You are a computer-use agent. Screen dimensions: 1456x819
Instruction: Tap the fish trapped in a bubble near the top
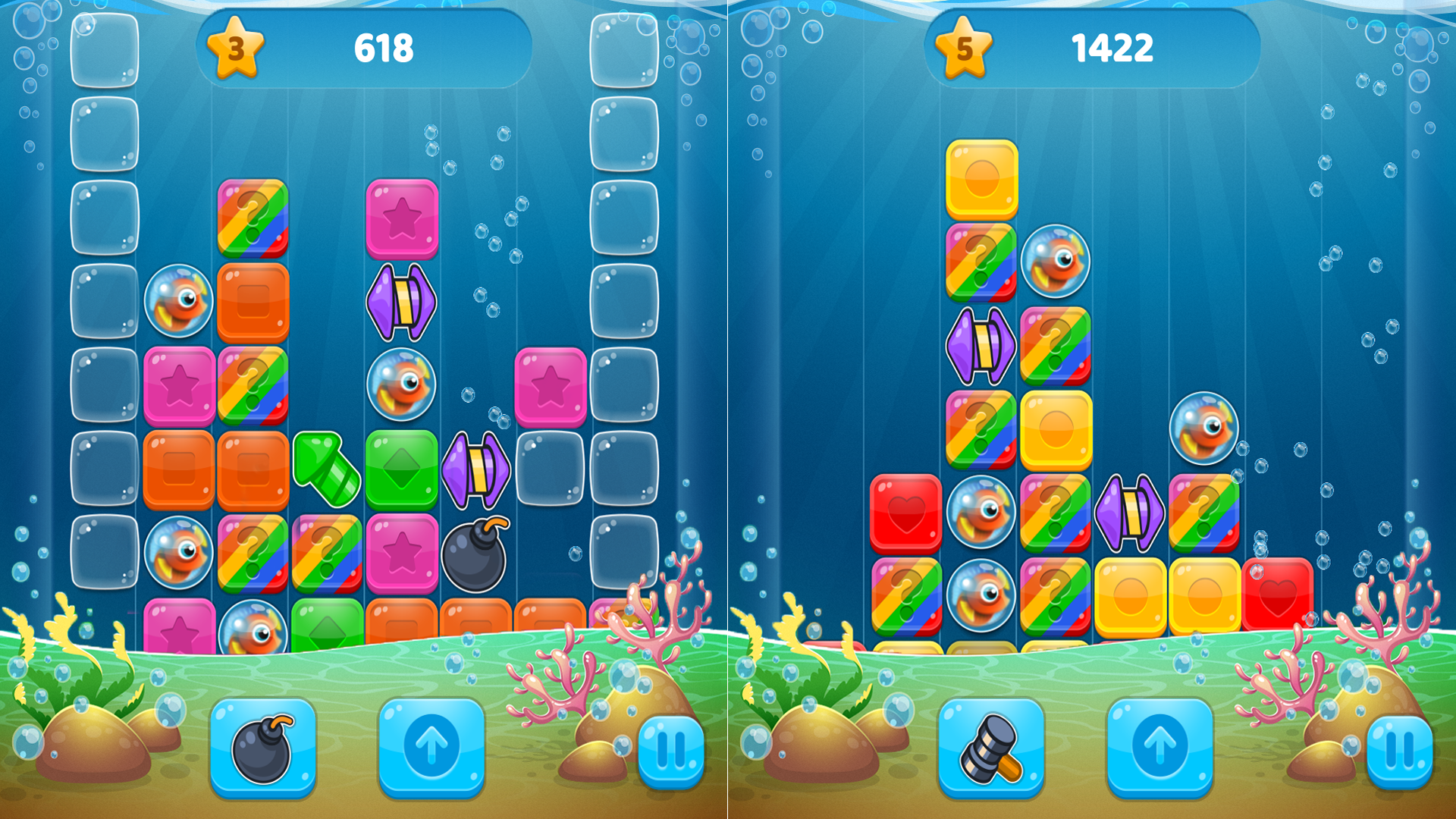click(1055, 260)
